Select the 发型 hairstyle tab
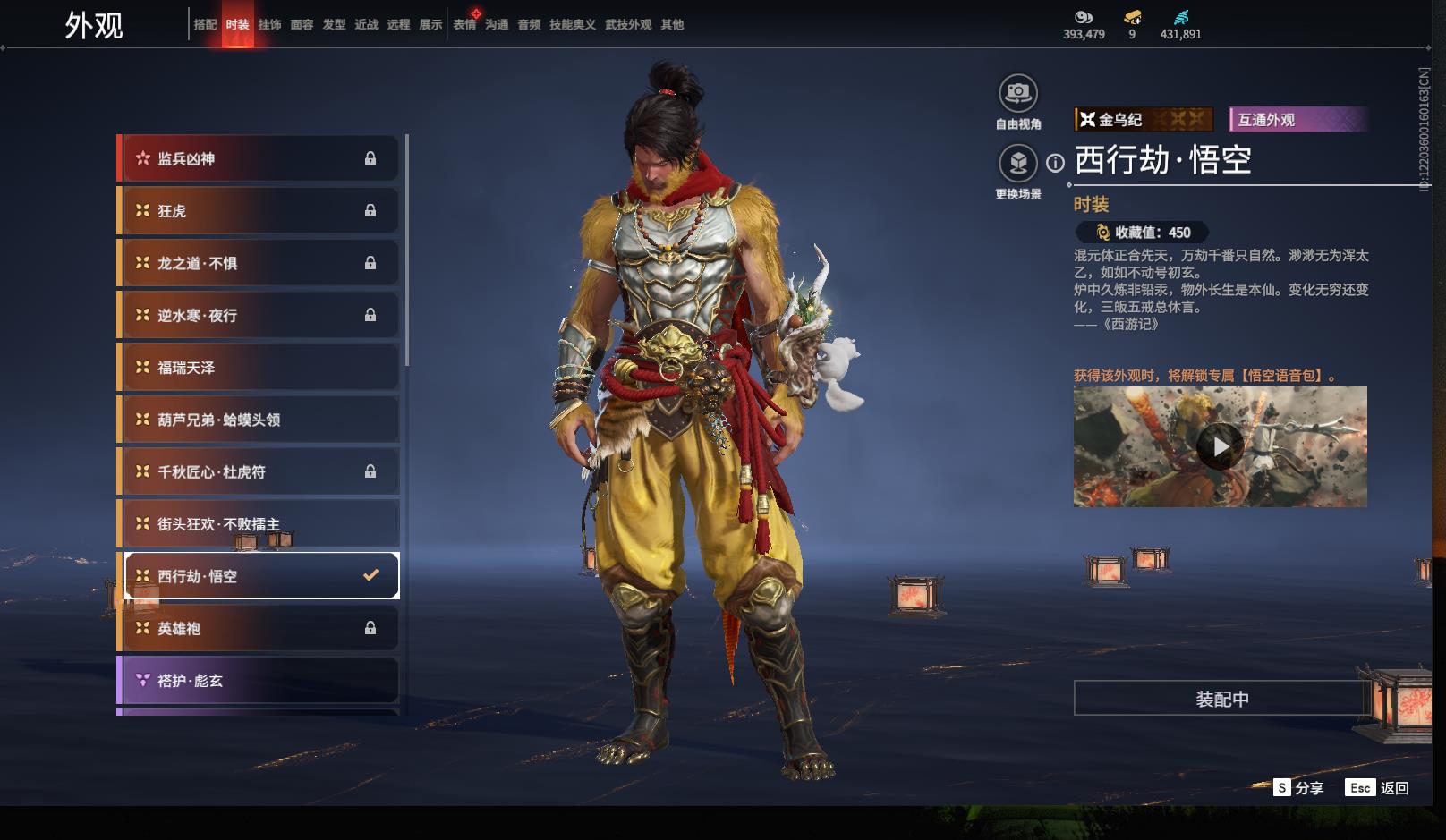 (x=334, y=25)
